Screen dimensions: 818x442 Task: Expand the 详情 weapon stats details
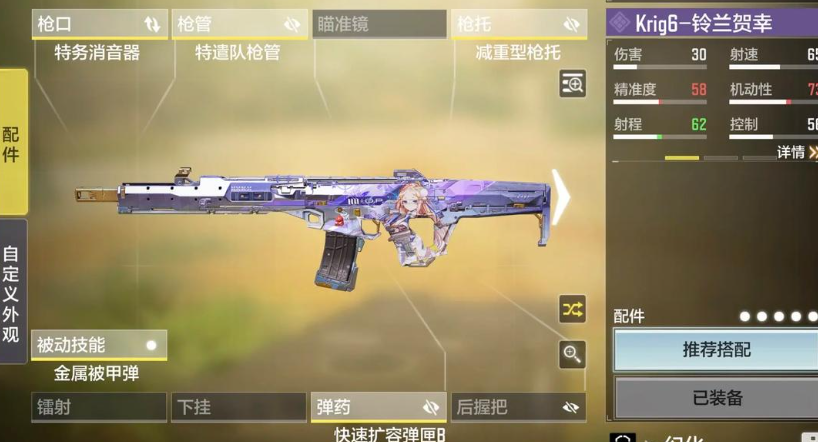[797, 152]
